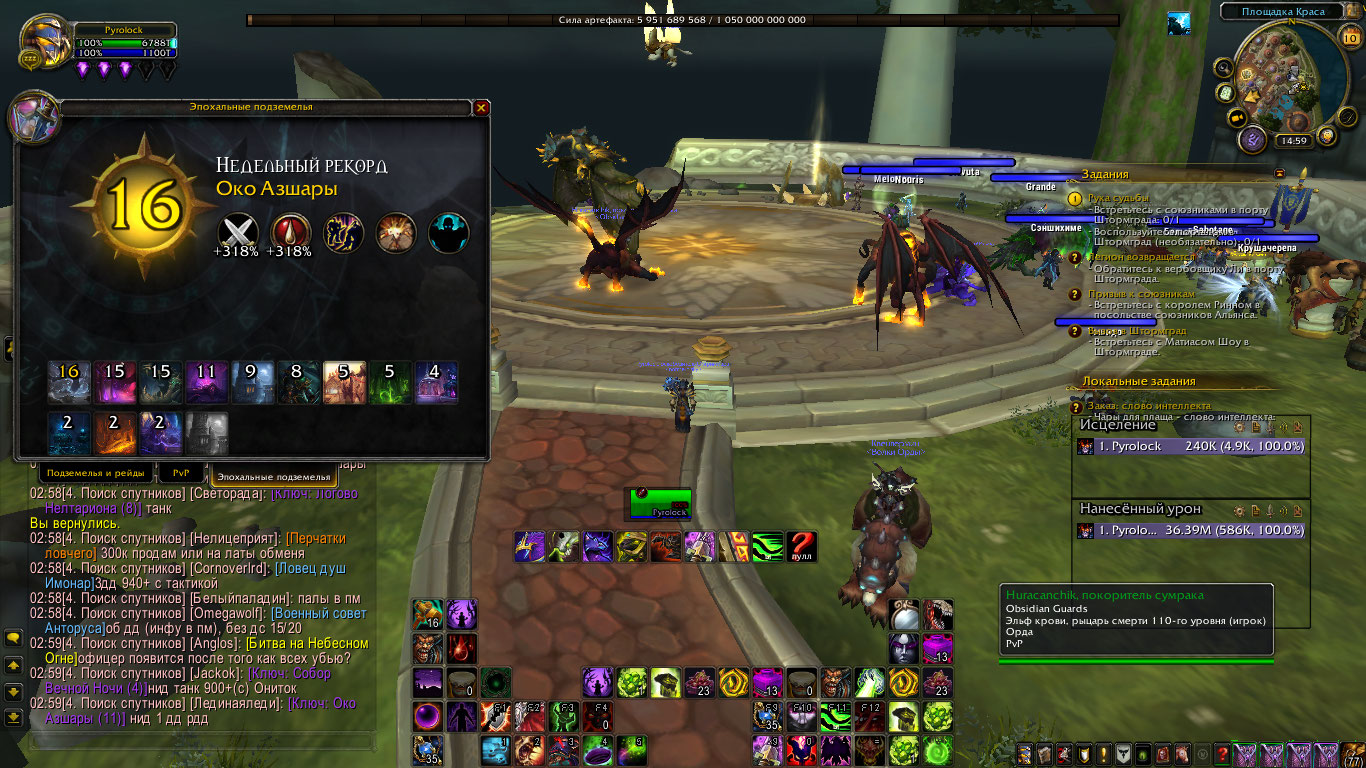Click the Pyrolock player portrait
The height and width of the screenshot is (768, 1366).
click(46, 42)
